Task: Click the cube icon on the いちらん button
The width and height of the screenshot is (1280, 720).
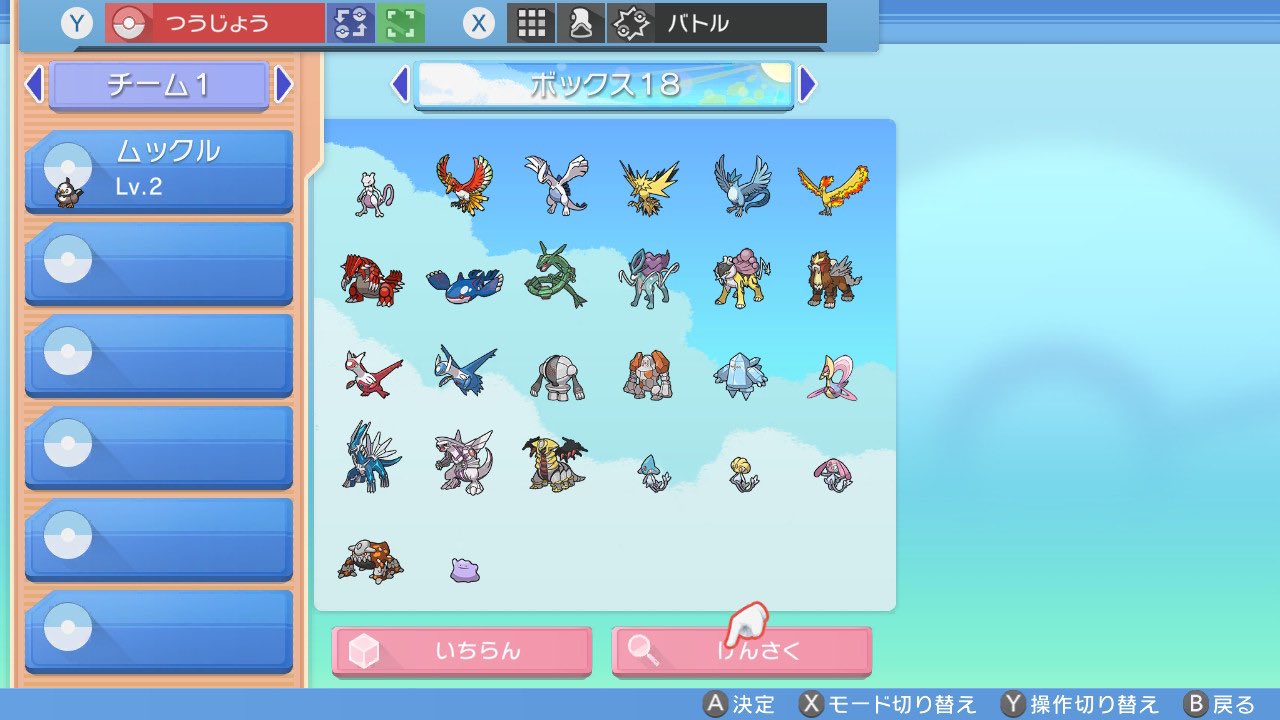Action: (364, 650)
